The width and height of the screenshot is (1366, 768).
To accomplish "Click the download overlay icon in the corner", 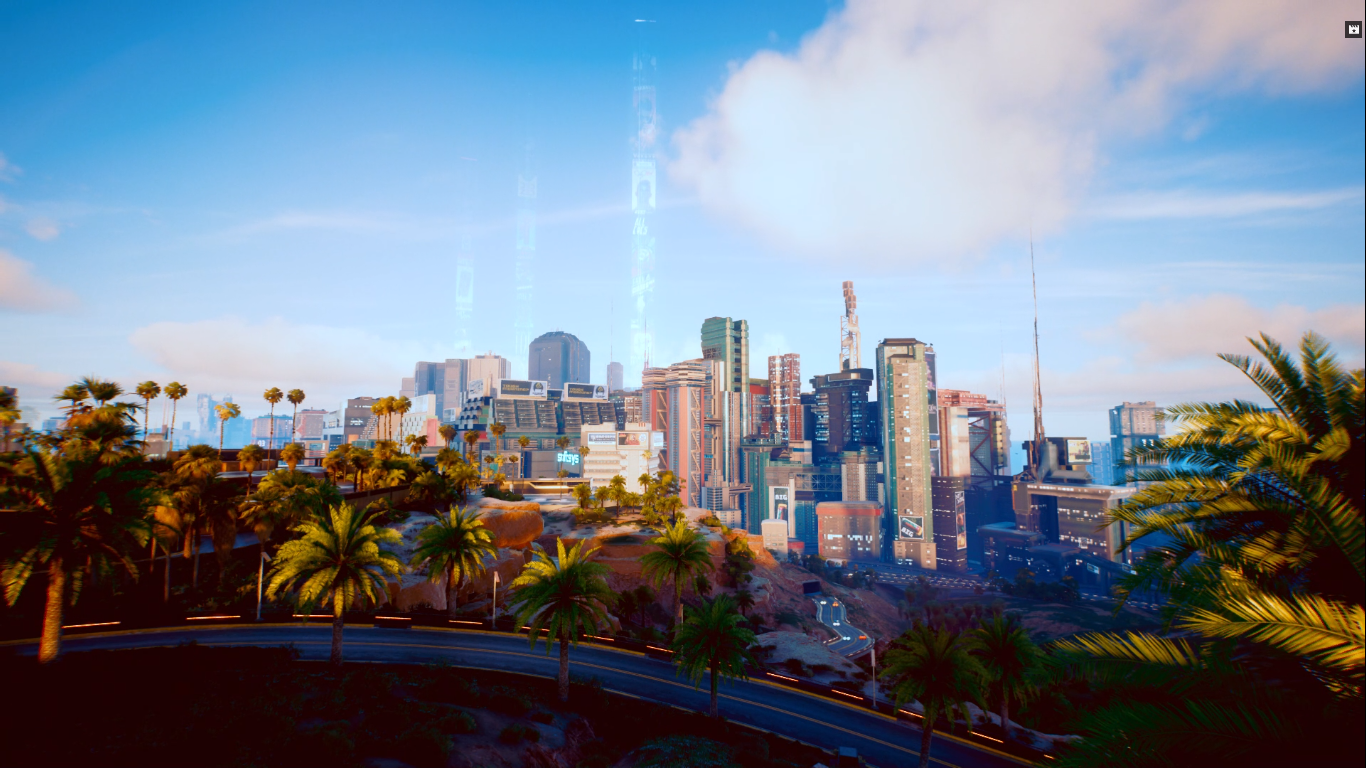I will (x=1353, y=29).
